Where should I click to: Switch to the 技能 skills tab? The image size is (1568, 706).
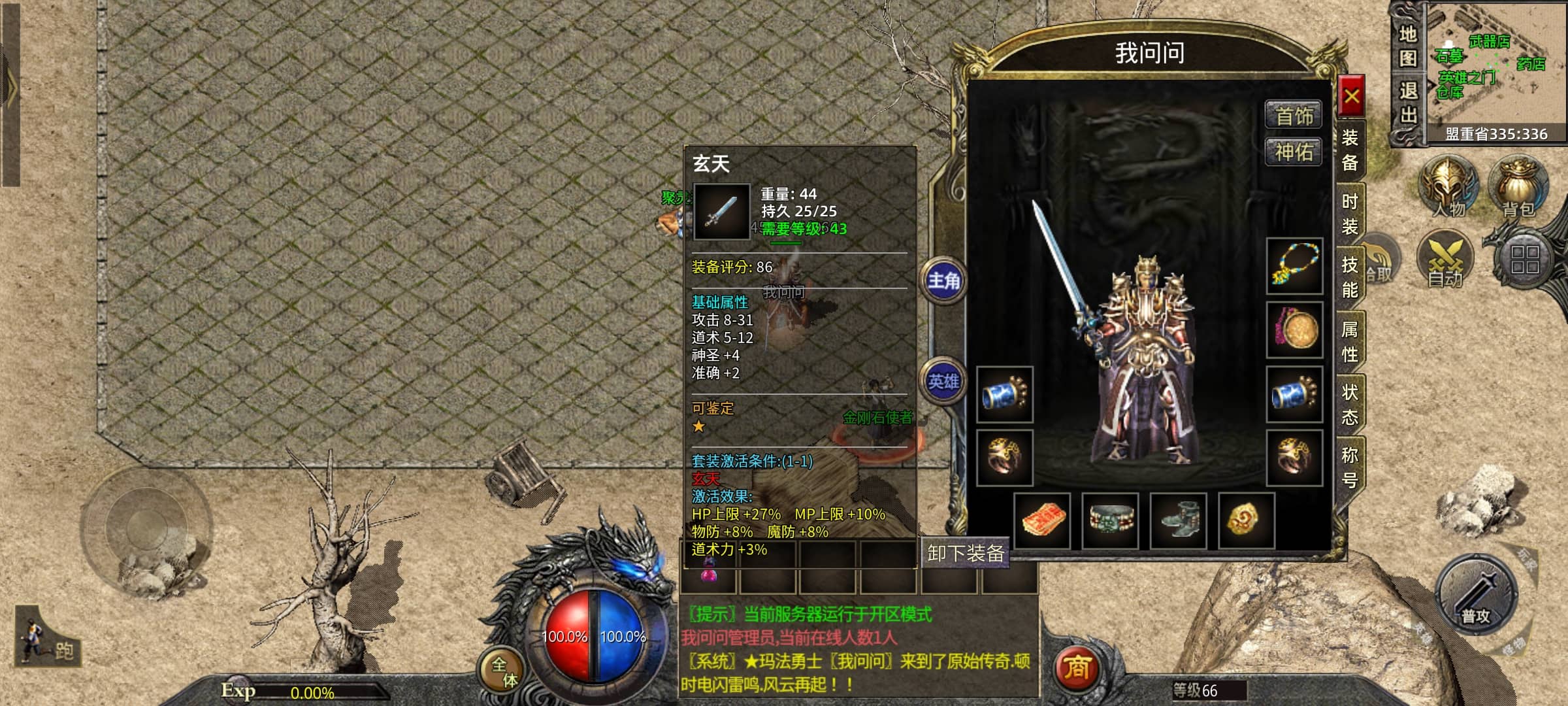coord(1350,277)
